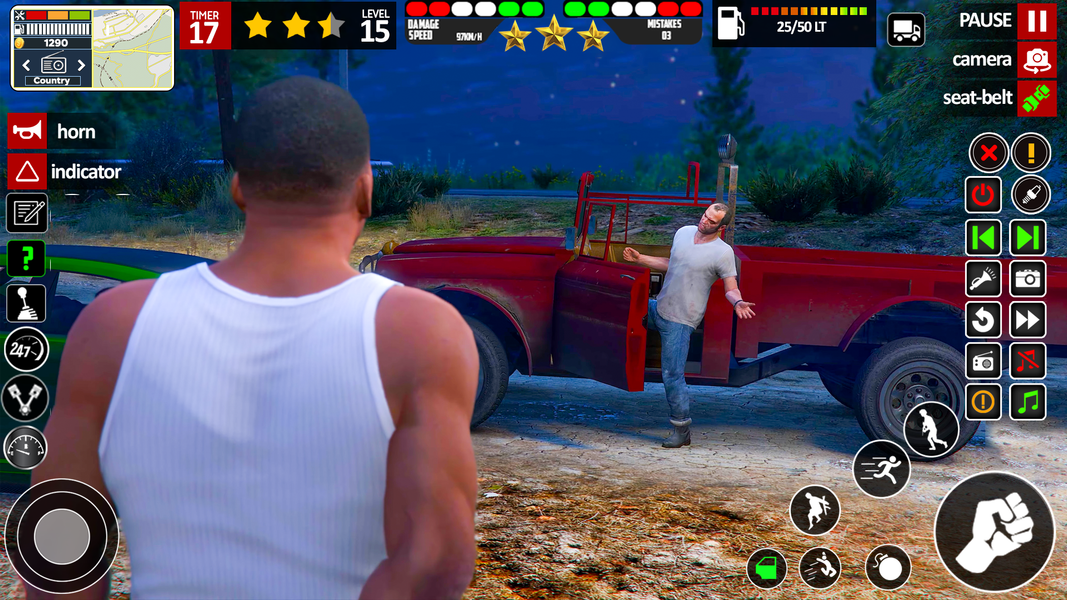Throw a punch with the fist button
This screenshot has height=600, width=1067.
coord(994,531)
